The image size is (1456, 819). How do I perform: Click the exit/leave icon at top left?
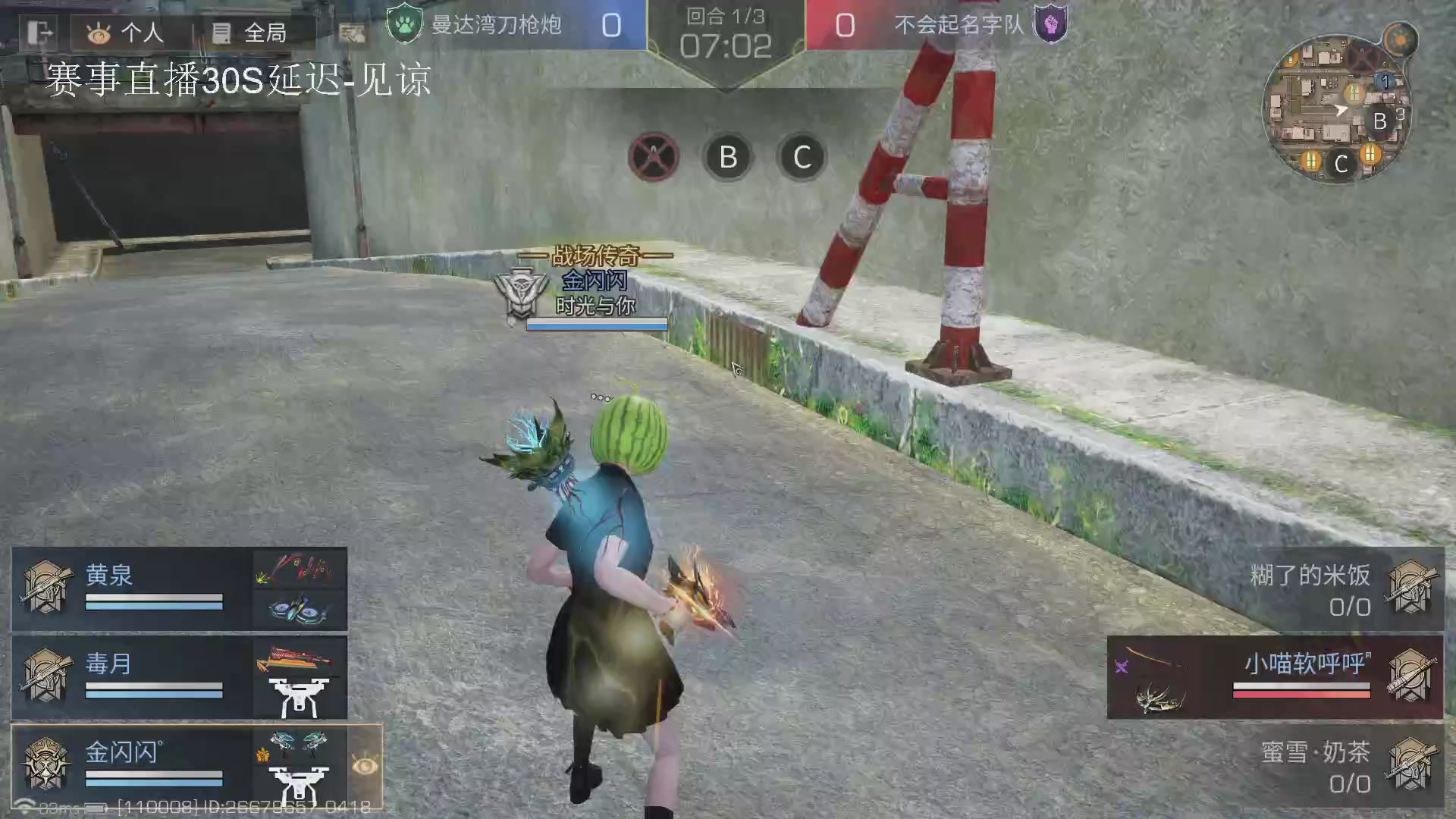pos(39,32)
